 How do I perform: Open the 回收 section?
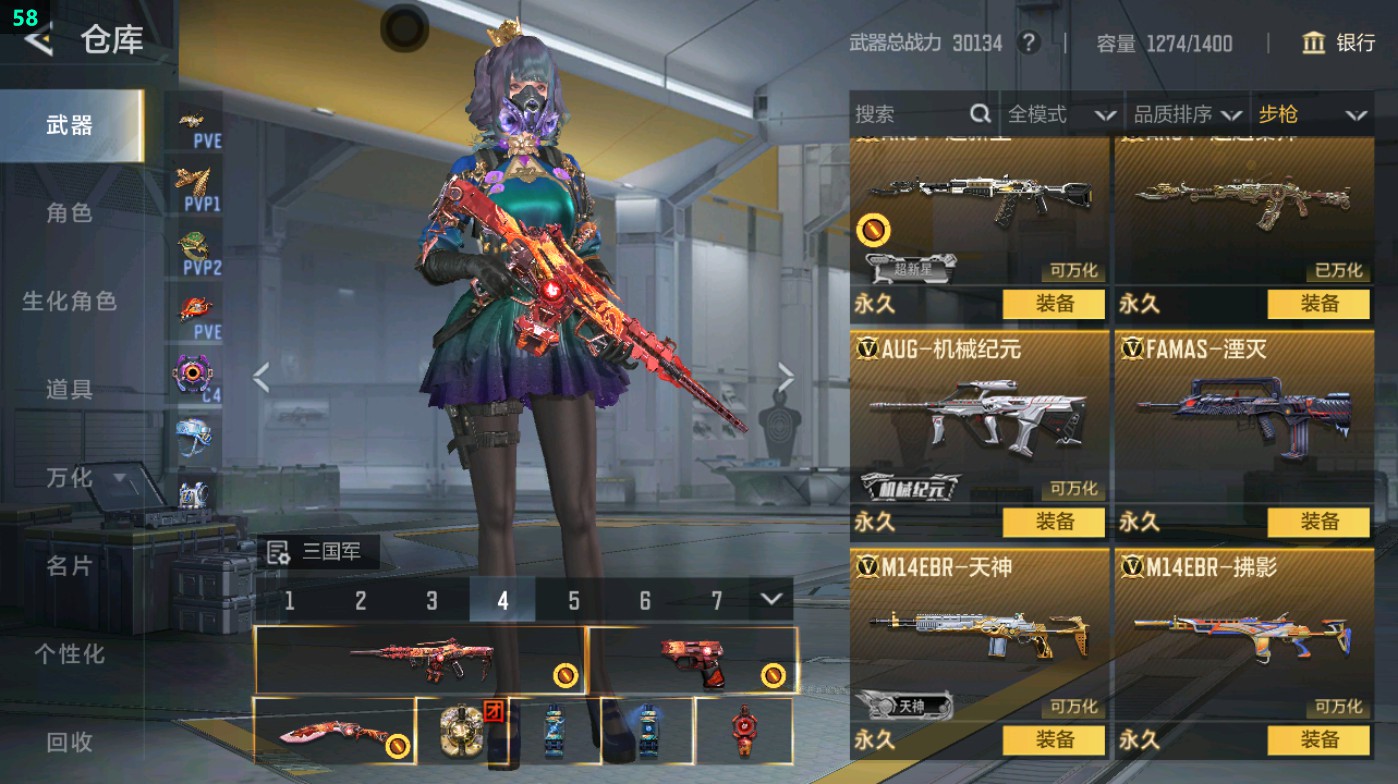coord(69,742)
